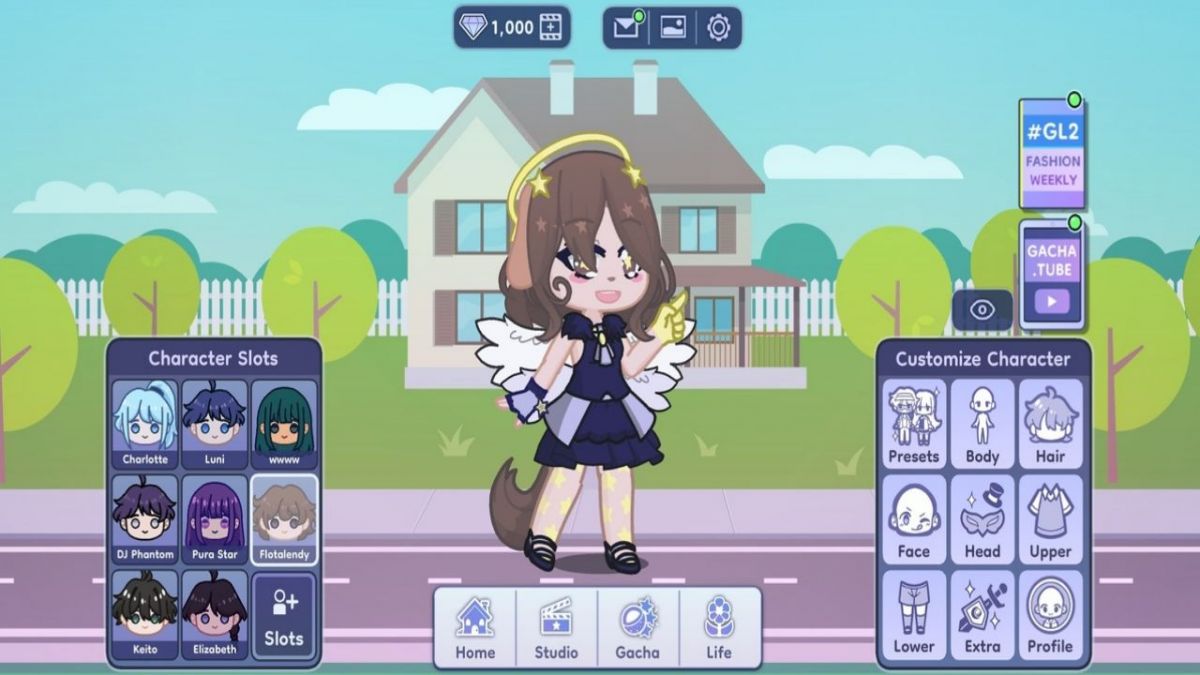Pick the Elizabeth character slot
Screen dimensions: 1200x675
(215, 614)
